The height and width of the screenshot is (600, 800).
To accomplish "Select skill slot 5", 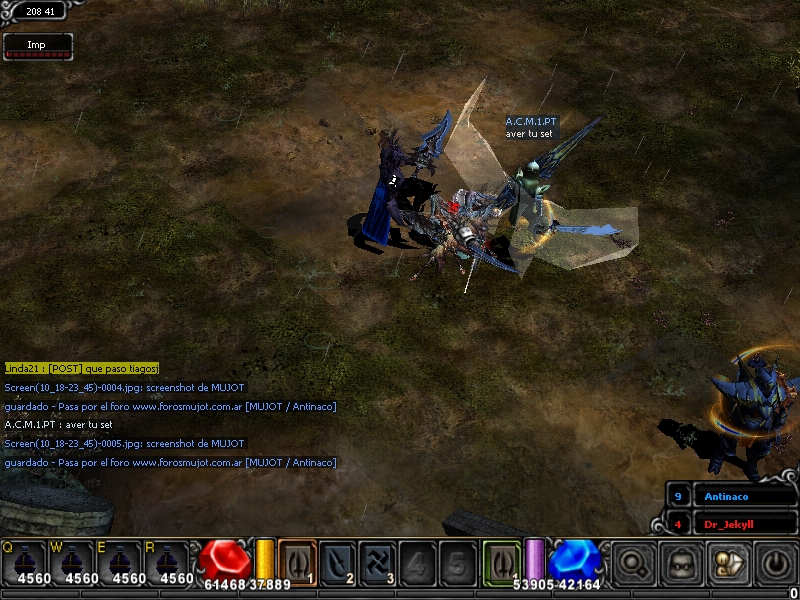I will 457,563.
